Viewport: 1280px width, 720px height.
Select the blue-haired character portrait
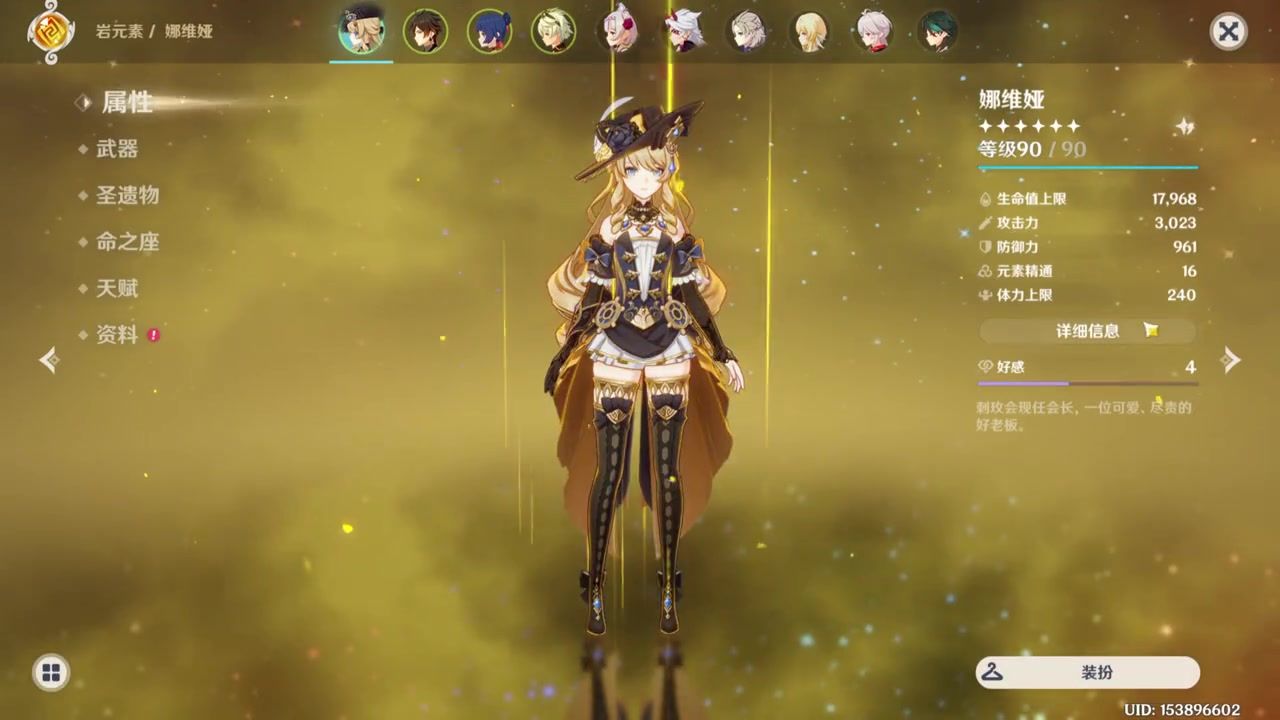tap(489, 31)
